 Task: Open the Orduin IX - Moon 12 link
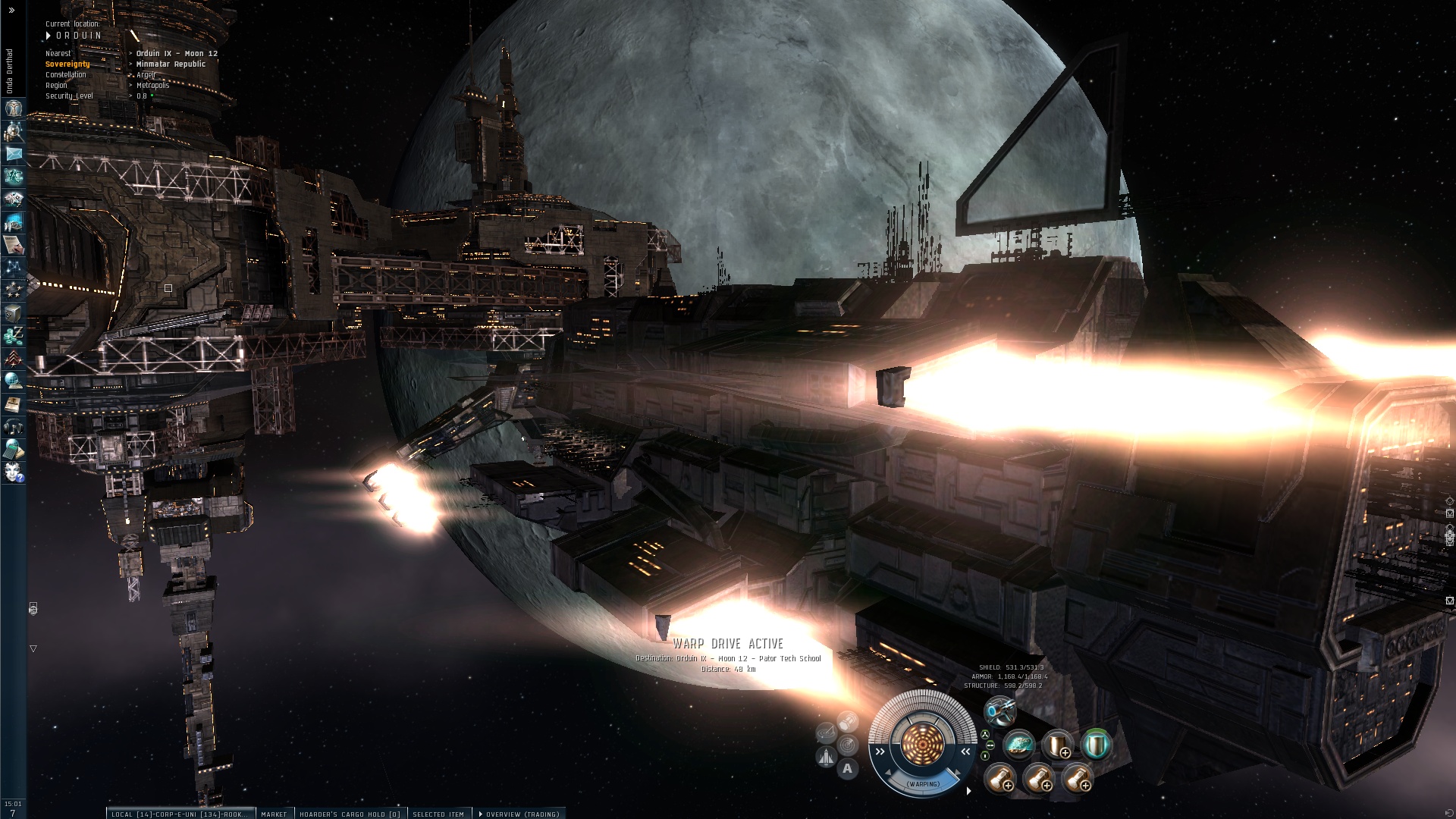(x=177, y=54)
